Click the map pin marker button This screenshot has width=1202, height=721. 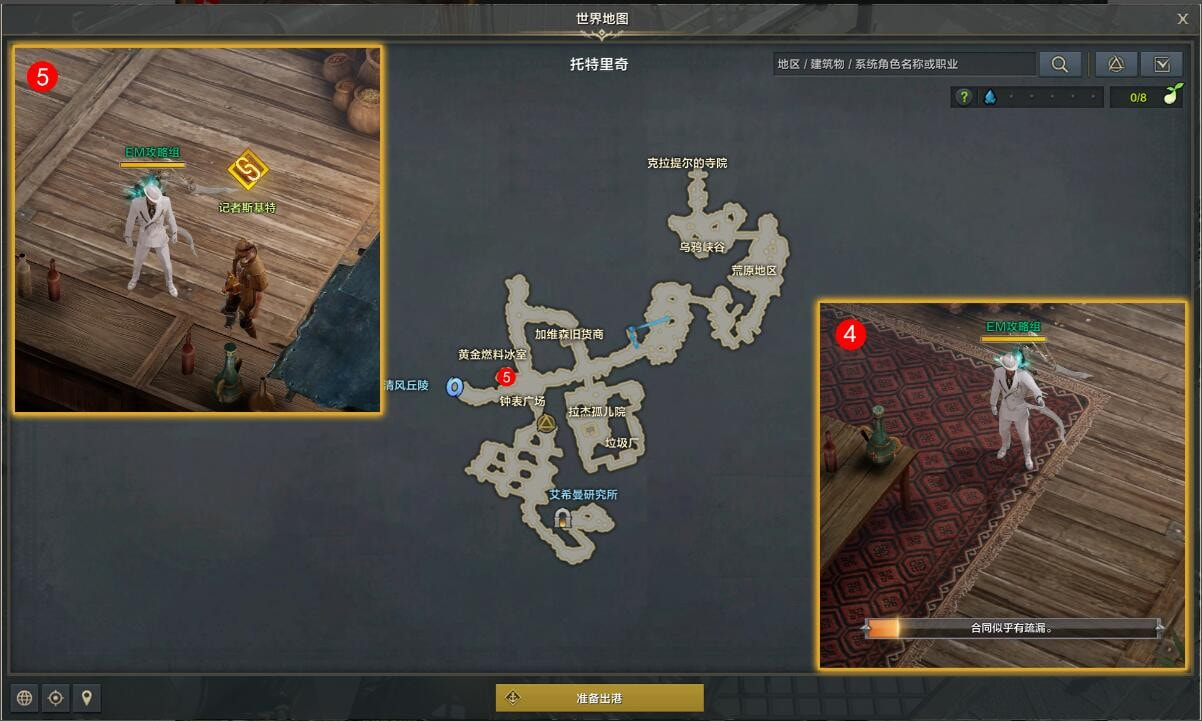click(87, 698)
